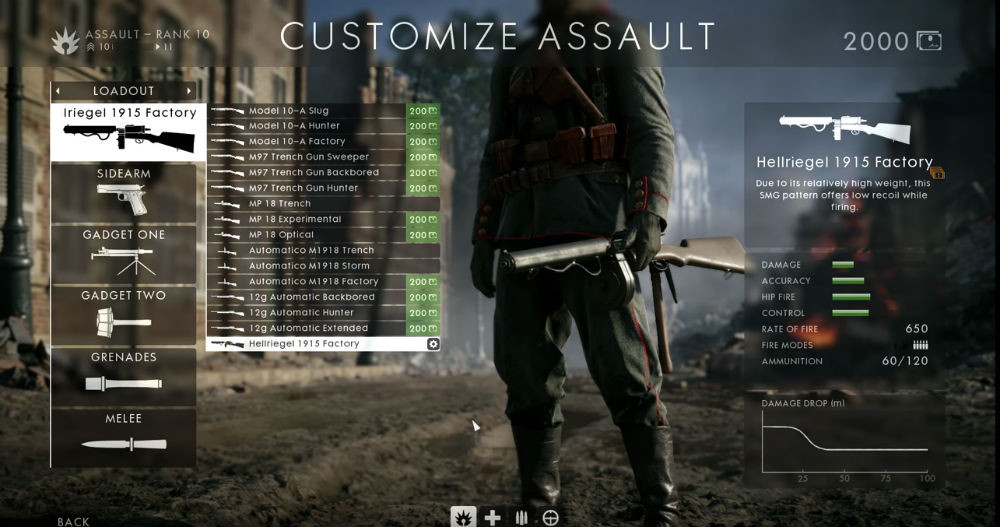This screenshot has height=527, width=1000.
Task: Open the Gadget Two slot
Action: coord(124,315)
